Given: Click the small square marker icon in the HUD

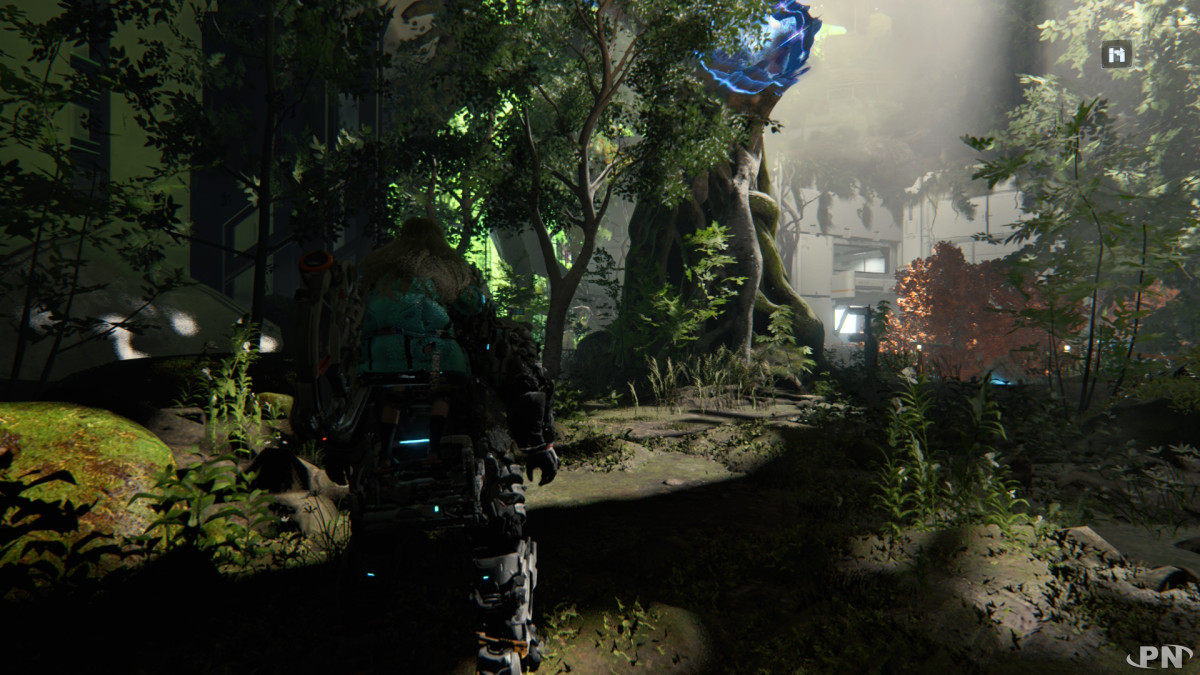Looking at the screenshot, I should coord(1116,54).
